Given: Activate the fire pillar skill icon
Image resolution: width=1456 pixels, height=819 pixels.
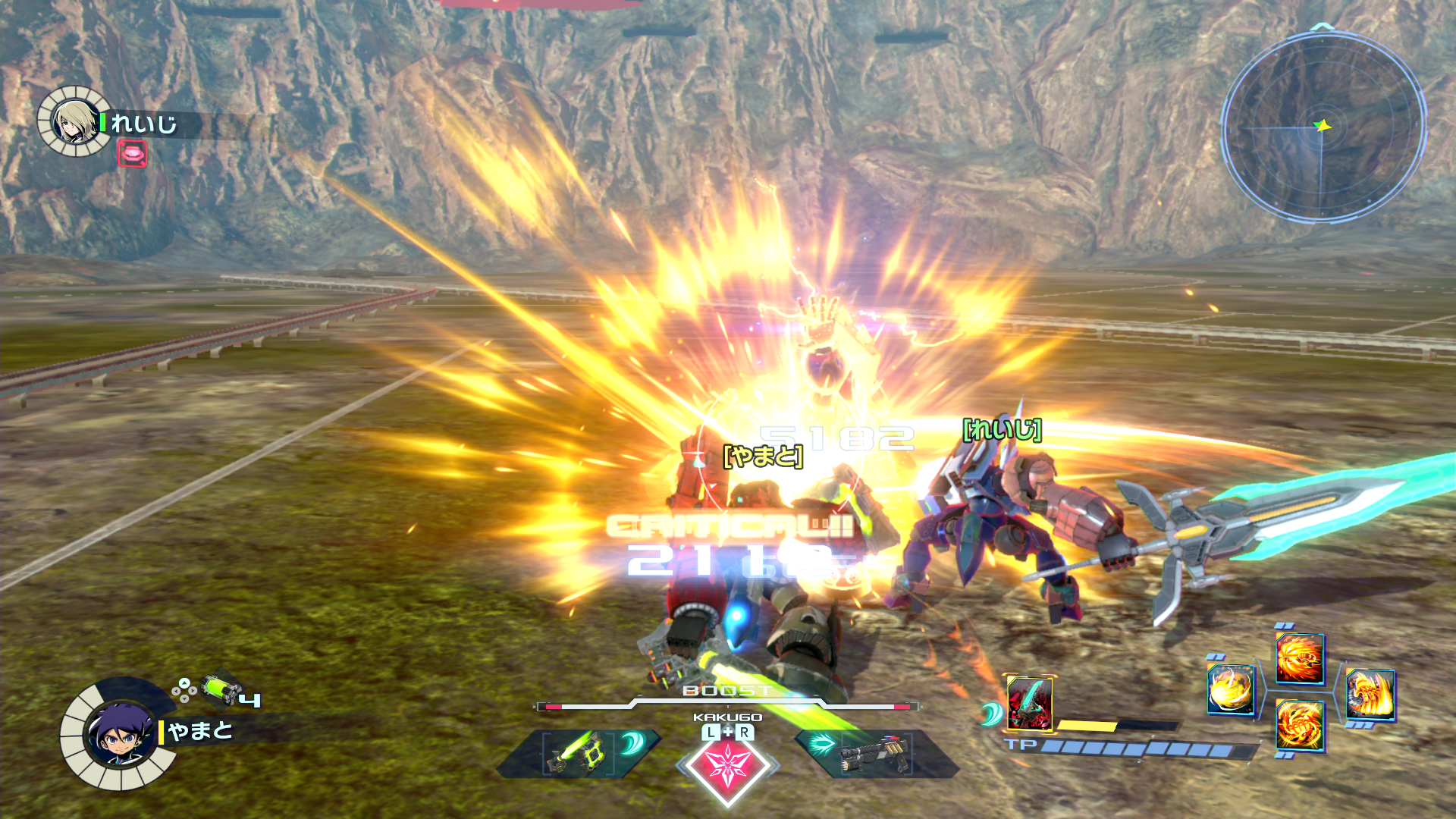Looking at the screenshot, I should pos(1370,694).
